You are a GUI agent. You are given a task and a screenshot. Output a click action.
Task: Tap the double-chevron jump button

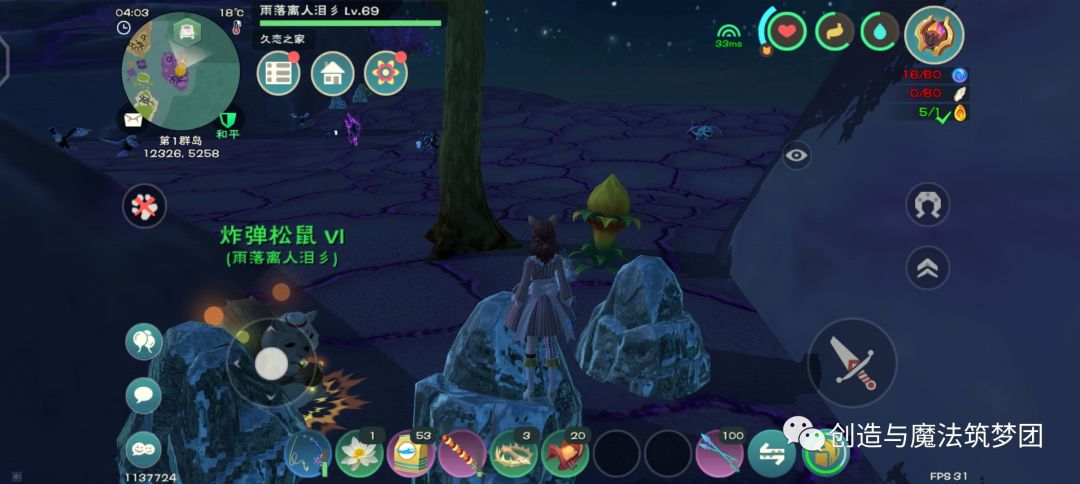(927, 267)
